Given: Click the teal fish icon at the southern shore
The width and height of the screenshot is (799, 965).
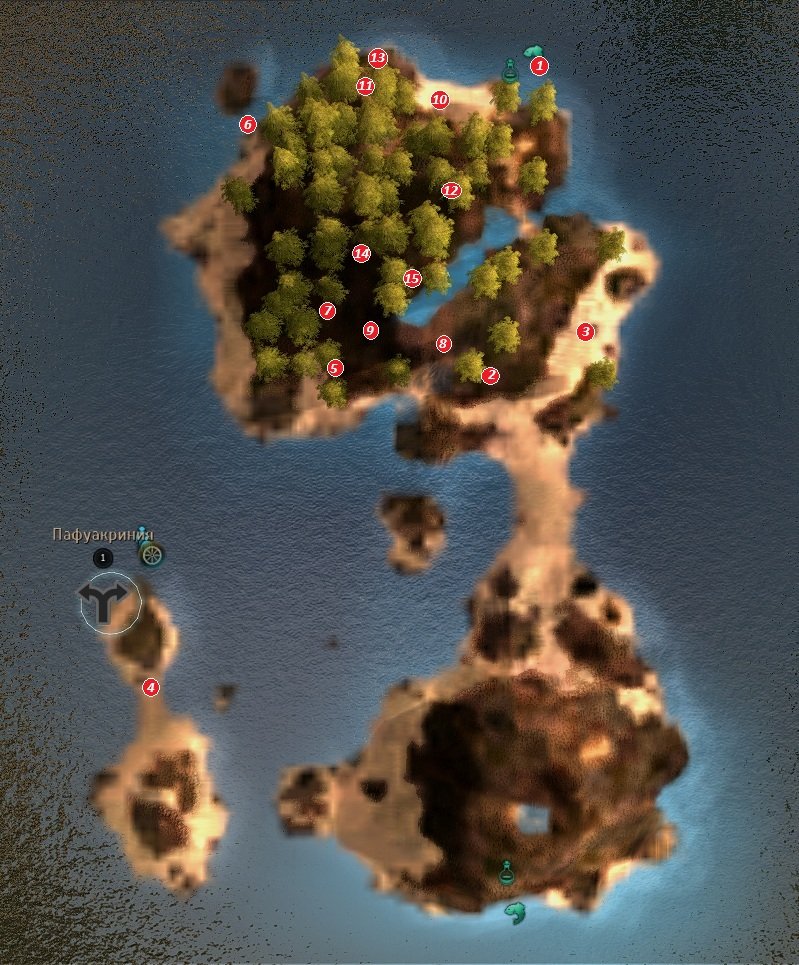Looking at the screenshot, I should (x=516, y=911).
